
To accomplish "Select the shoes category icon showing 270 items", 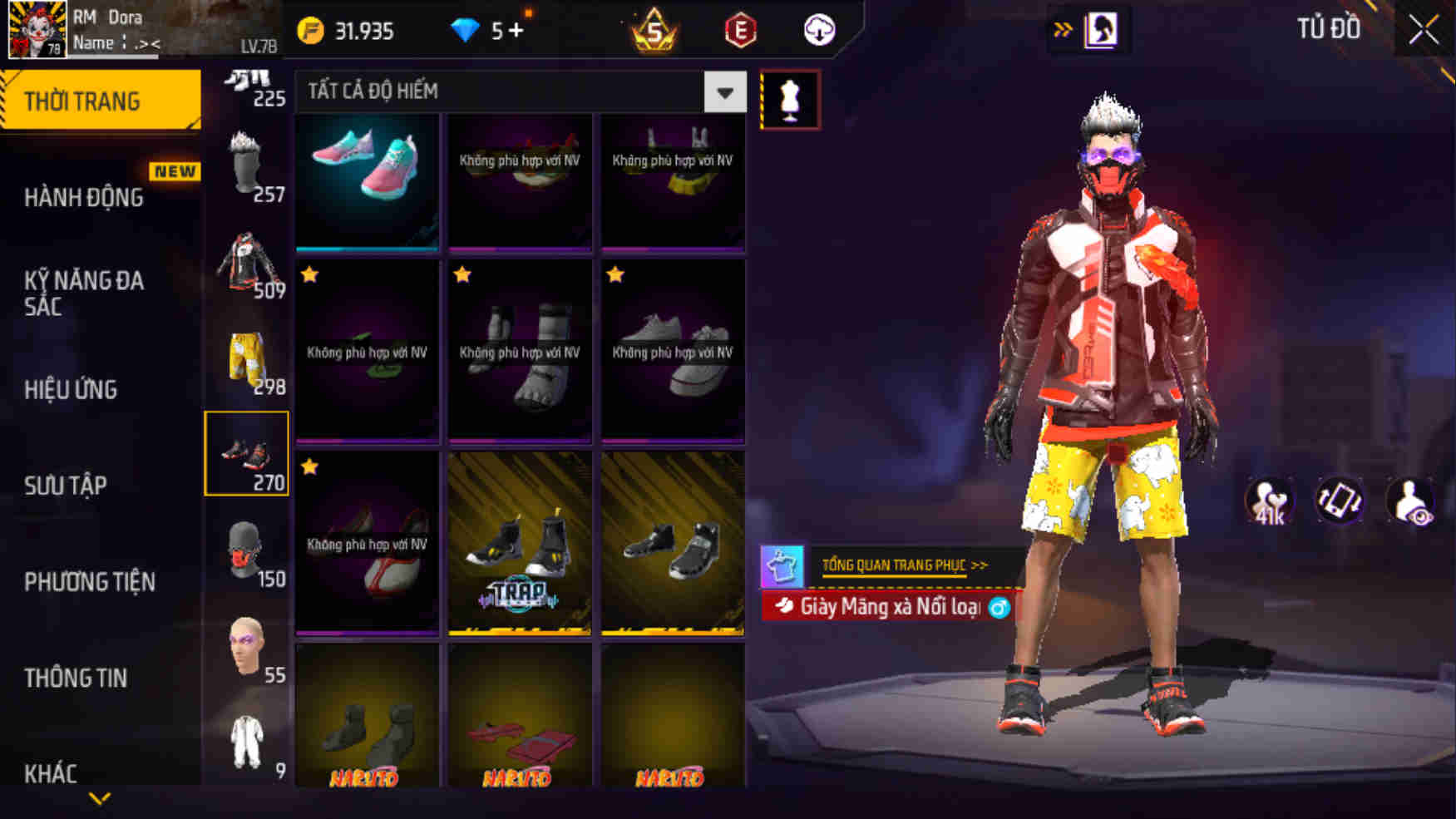I will pos(247,453).
